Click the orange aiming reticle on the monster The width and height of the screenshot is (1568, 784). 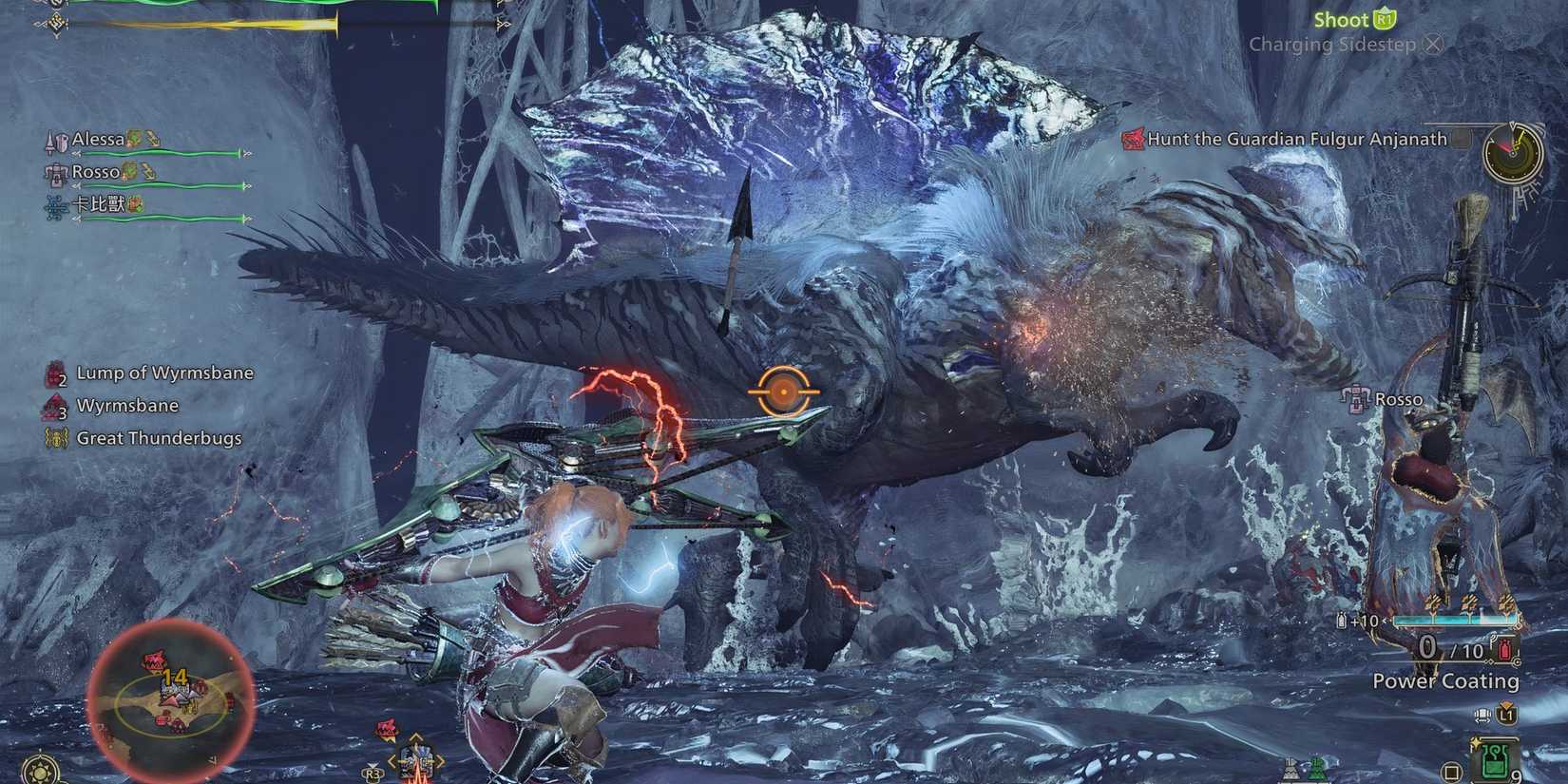[x=782, y=390]
